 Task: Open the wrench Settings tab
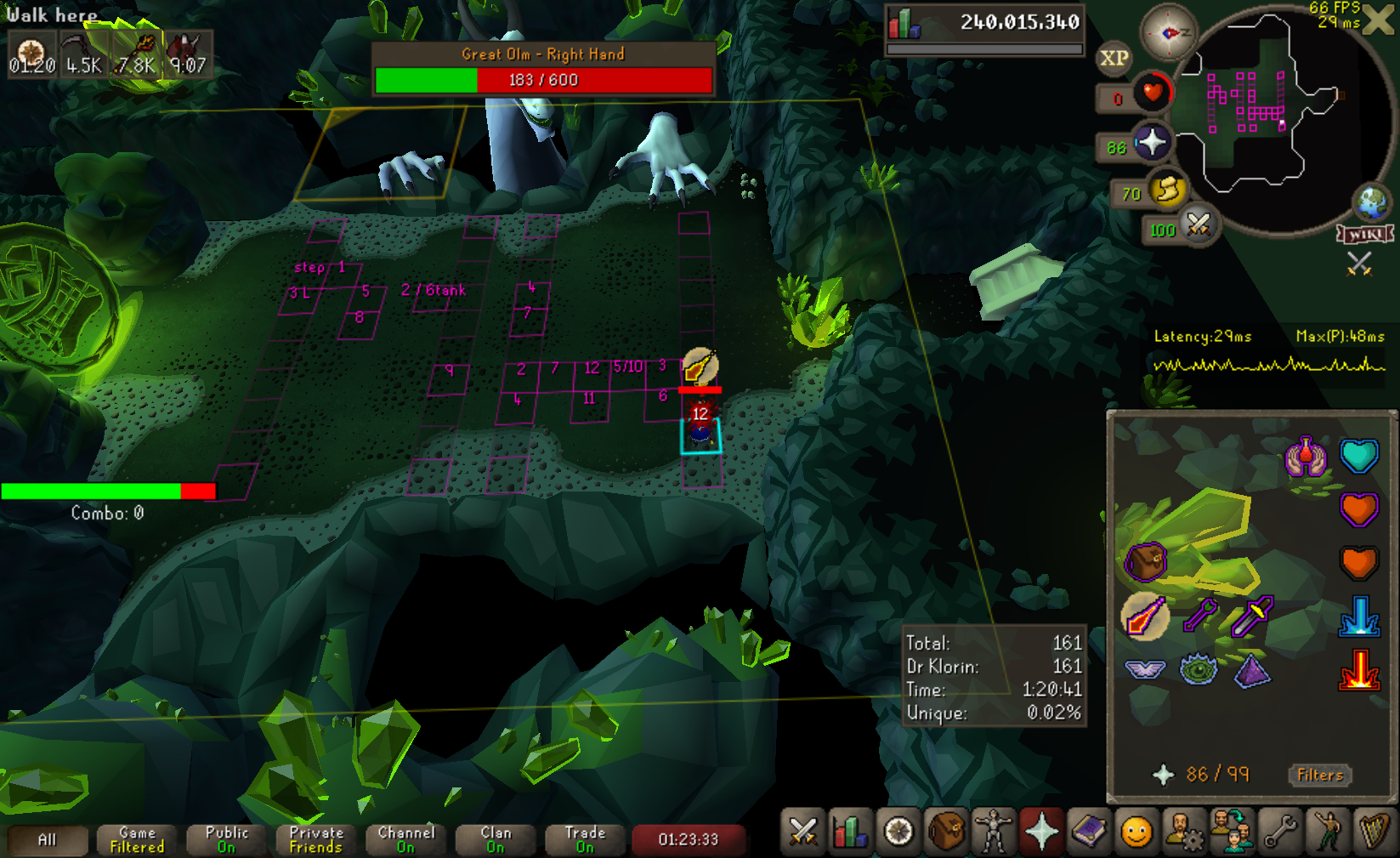pyautogui.click(x=1279, y=832)
